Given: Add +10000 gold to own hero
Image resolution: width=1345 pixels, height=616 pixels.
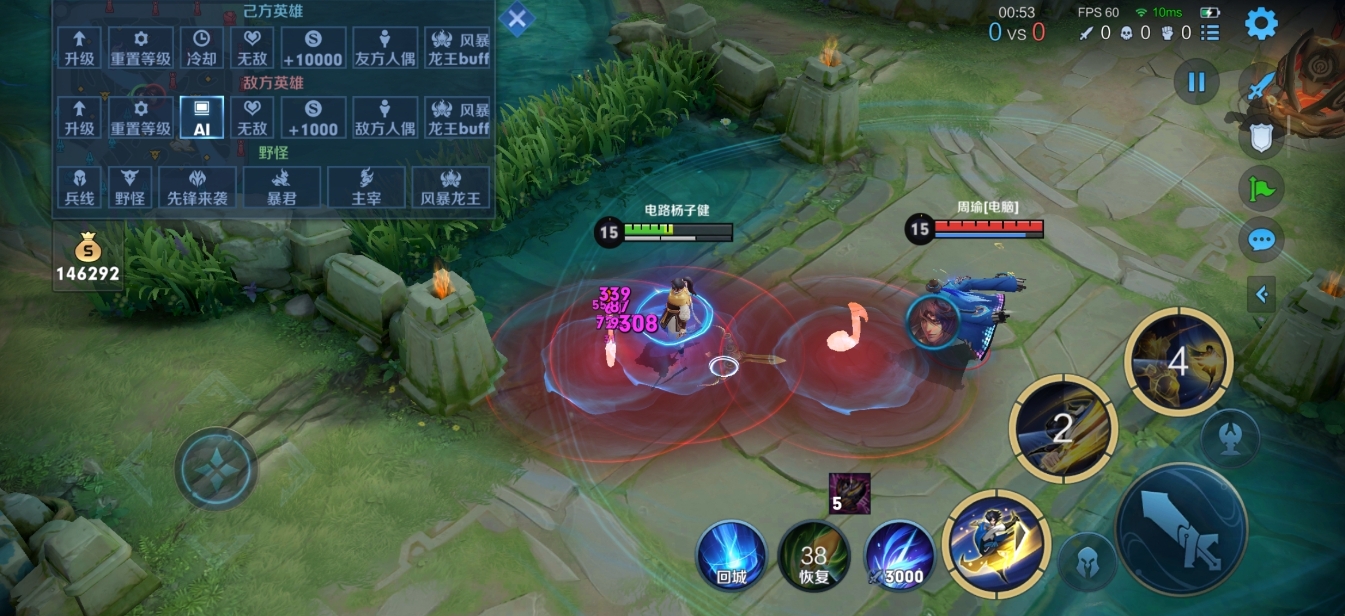Looking at the screenshot, I should coord(312,47).
